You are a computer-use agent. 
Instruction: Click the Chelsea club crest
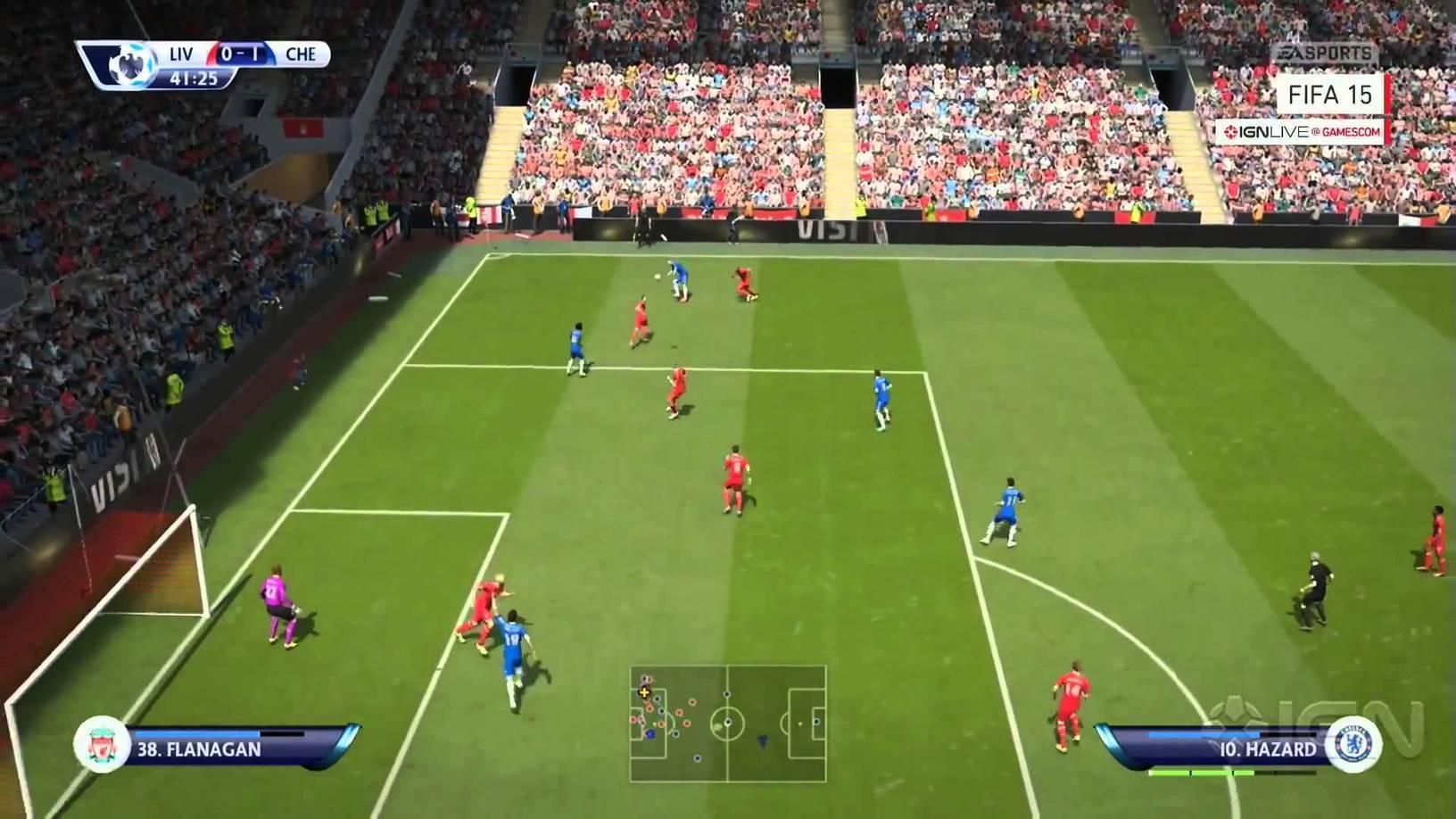click(1354, 745)
